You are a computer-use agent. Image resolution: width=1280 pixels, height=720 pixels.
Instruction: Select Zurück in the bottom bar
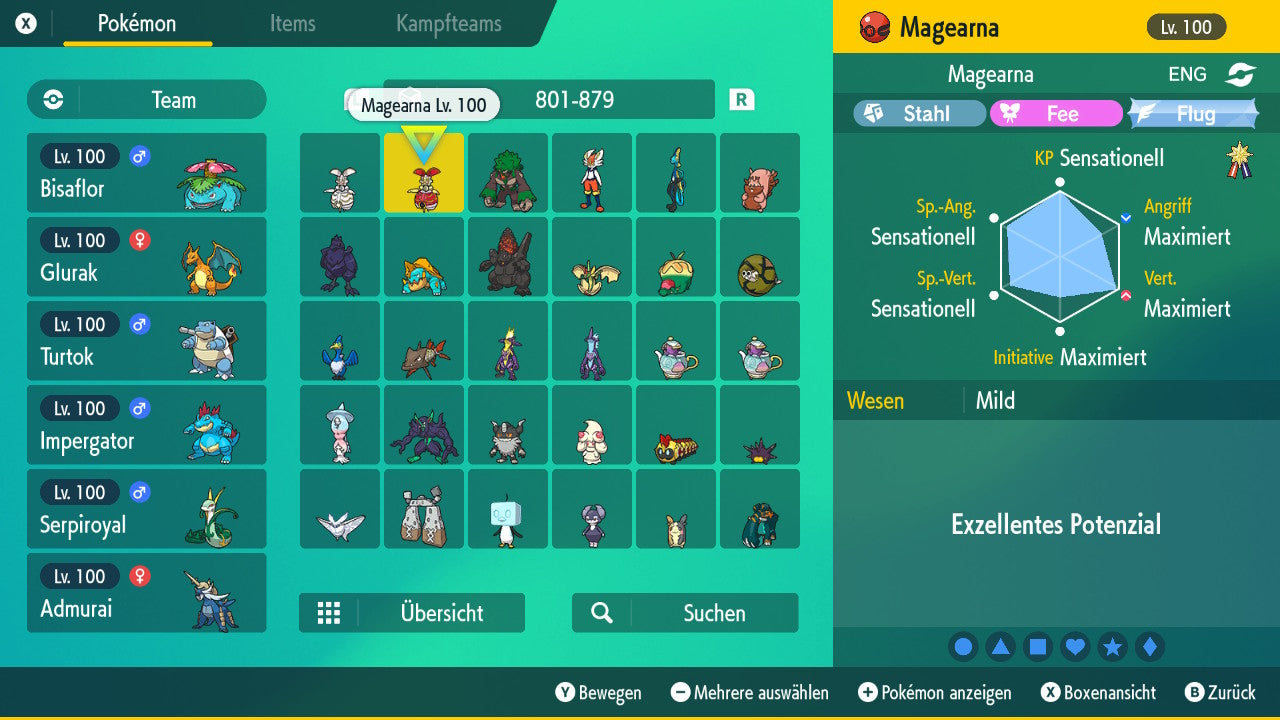[1222, 692]
